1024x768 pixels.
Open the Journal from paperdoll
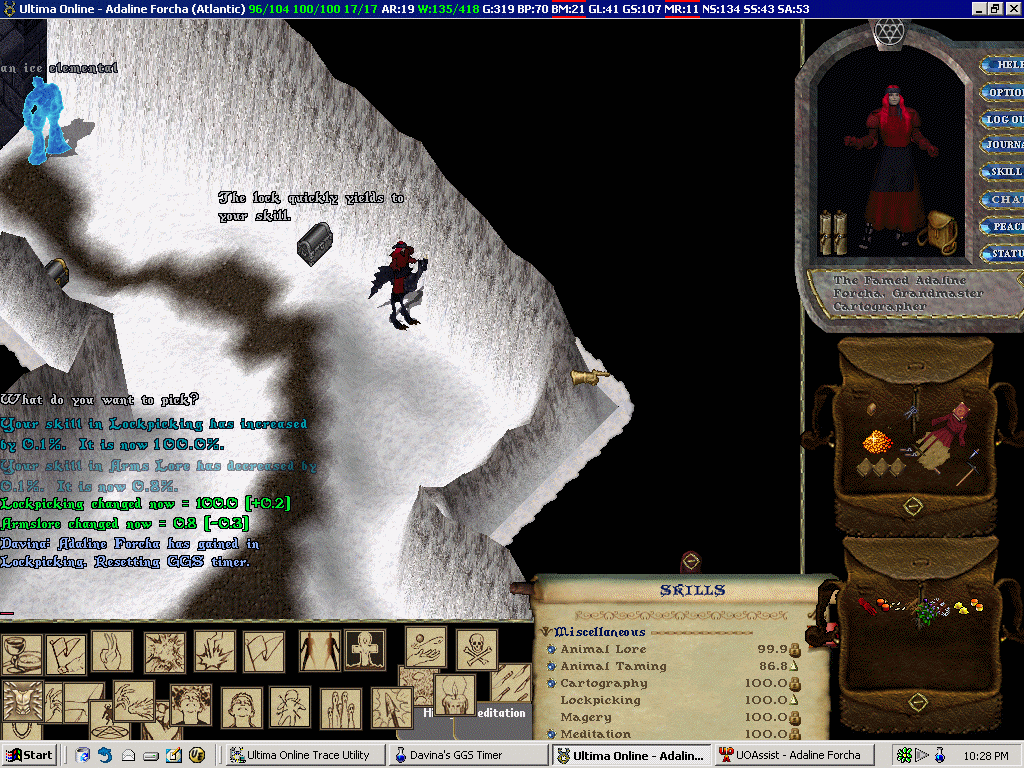coord(1004,145)
